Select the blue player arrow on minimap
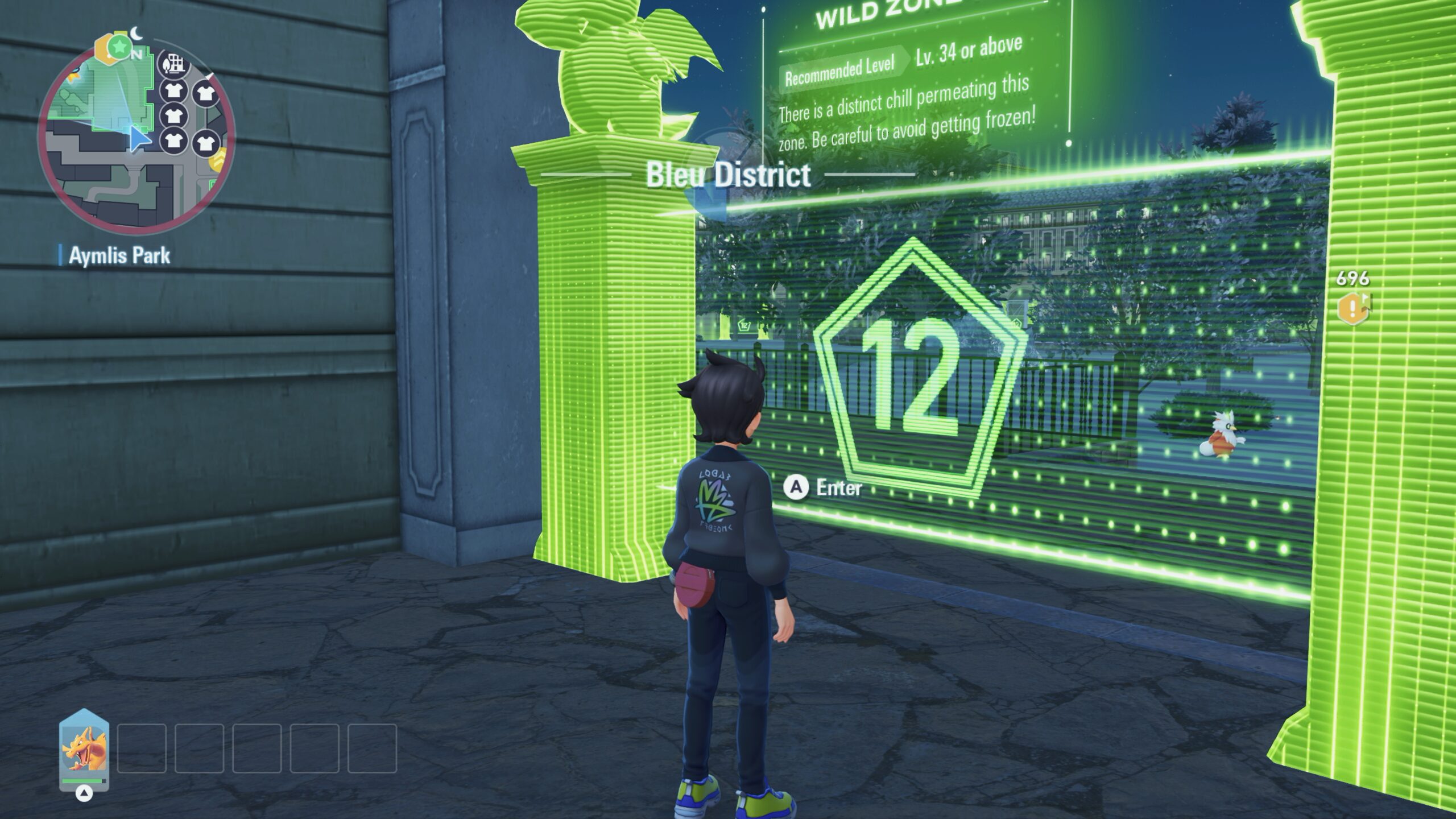This screenshot has height=819, width=1456. [x=139, y=139]
